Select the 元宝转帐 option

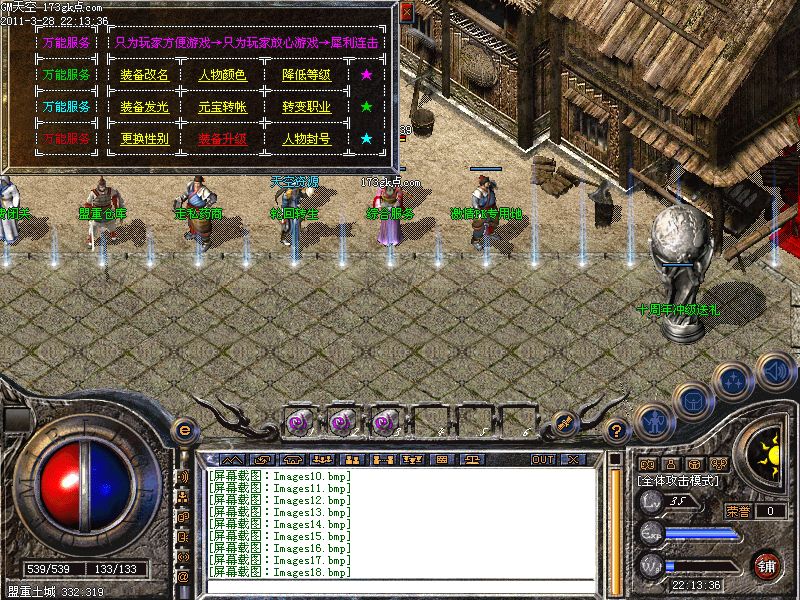222,107
